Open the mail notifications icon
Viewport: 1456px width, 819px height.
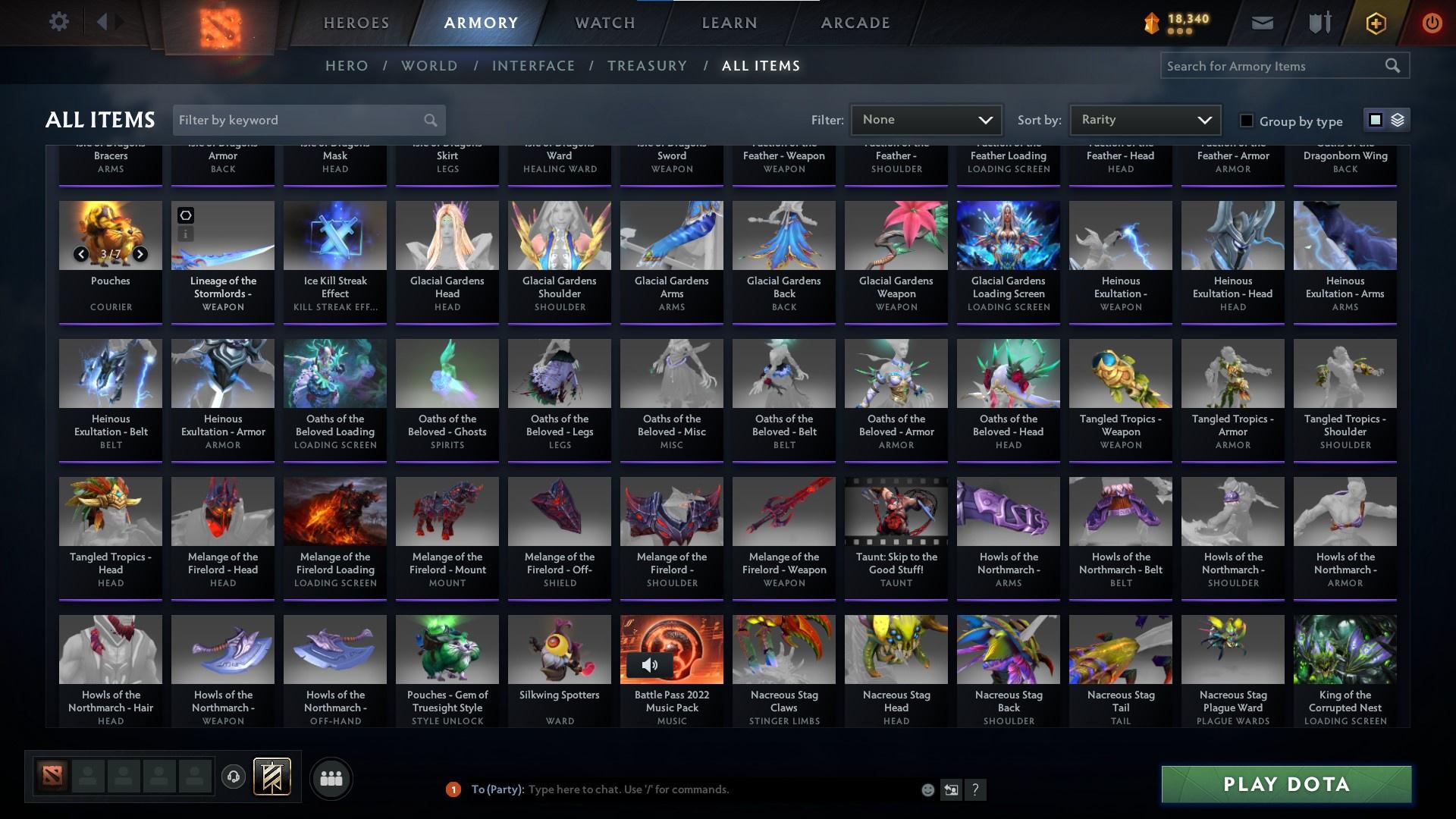[x=1261, y=23]
